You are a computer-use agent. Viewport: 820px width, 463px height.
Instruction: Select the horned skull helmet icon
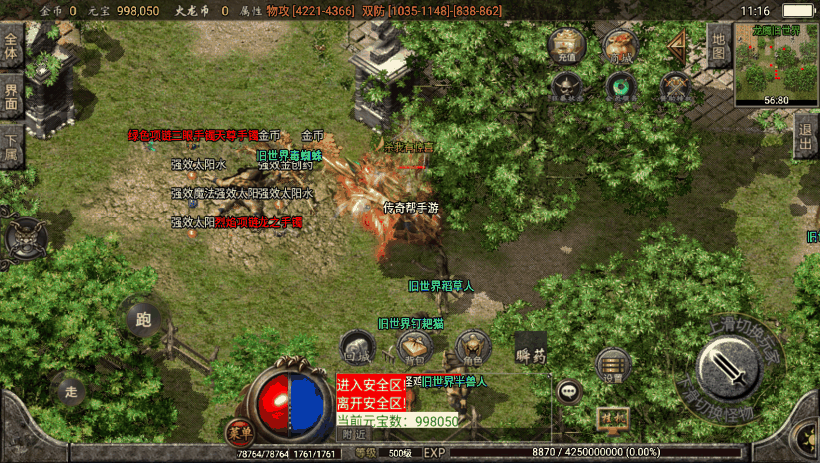(x=567, y=89)
